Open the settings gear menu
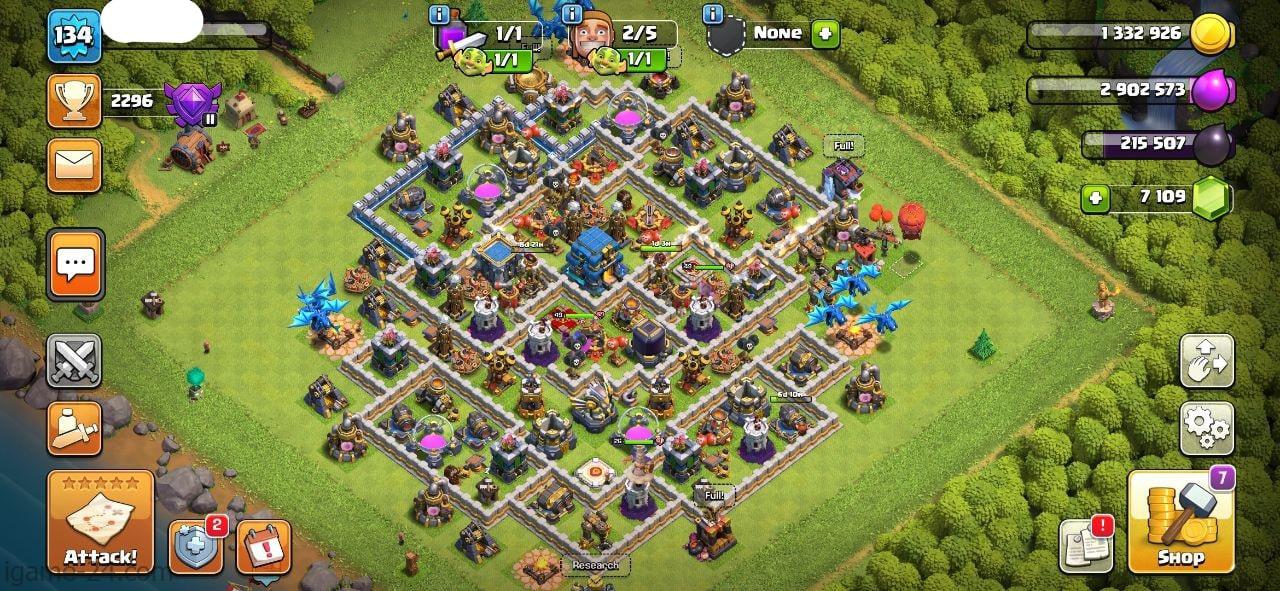The height and width of the screenshot is (591, 1280). tap(1207, 429)
